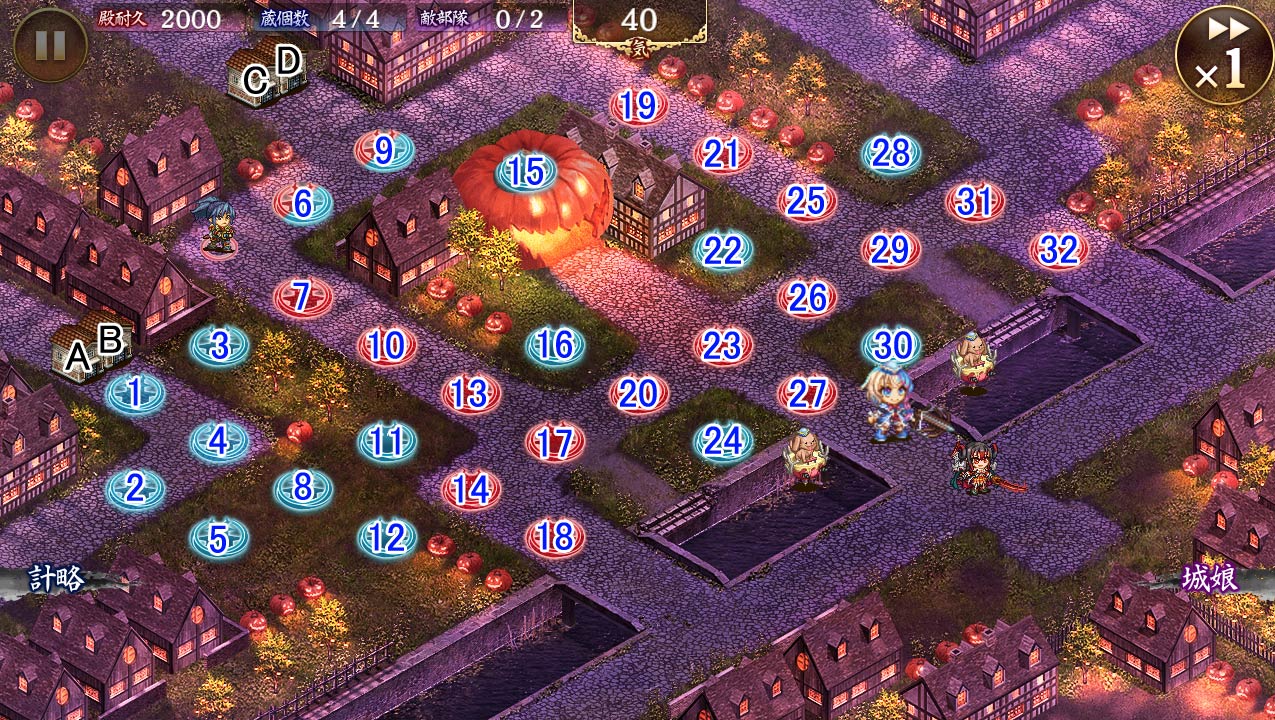Choose red deployment tile 23

pyautogui.click(x=722, y=346)
